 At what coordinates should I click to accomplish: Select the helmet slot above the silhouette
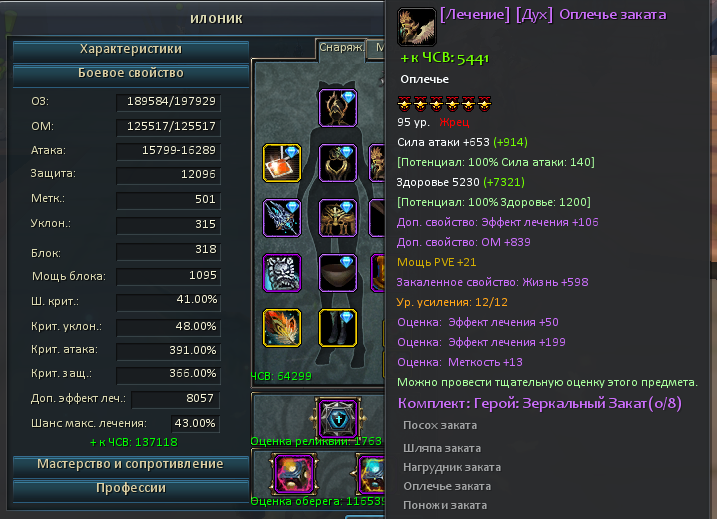338,108
